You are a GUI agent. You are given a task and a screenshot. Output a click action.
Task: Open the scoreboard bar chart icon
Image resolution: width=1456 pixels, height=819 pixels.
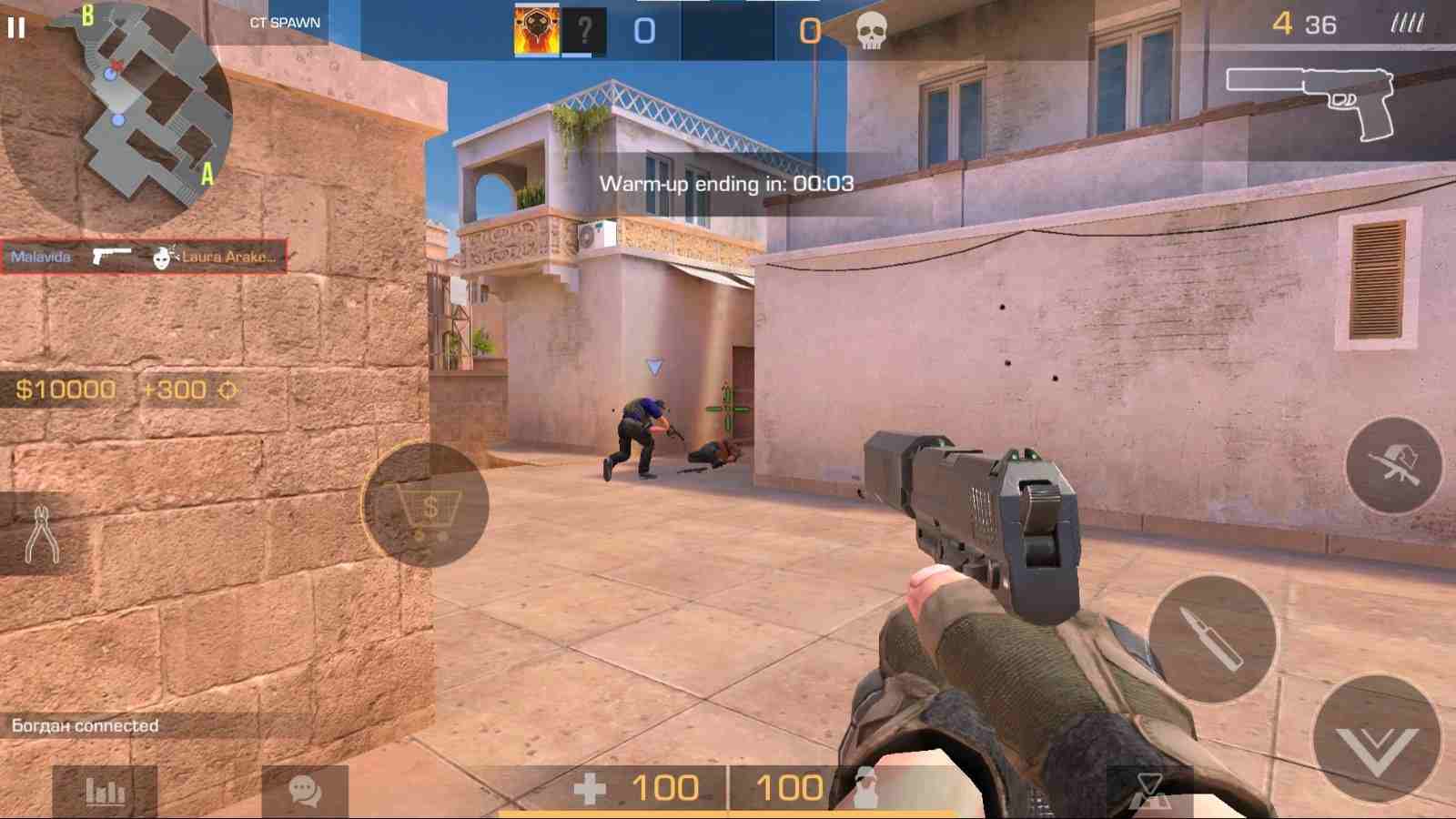(105, 792)
